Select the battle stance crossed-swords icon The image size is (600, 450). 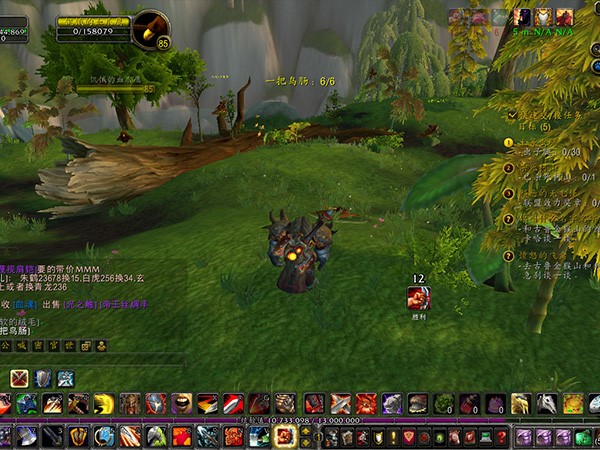point(19,378)
